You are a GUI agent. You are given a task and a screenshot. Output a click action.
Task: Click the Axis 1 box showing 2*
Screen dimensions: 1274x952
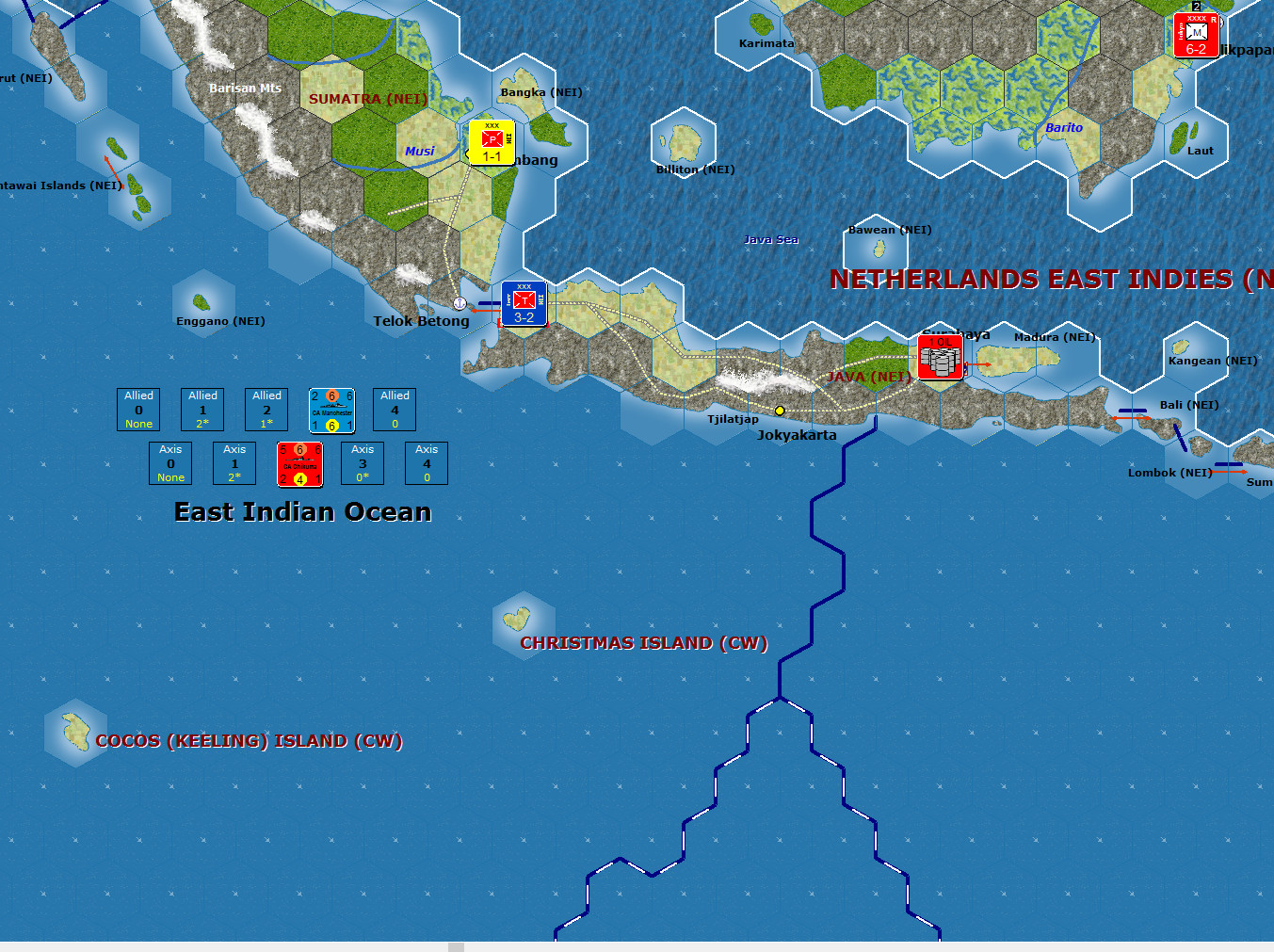tap(234, 463)
